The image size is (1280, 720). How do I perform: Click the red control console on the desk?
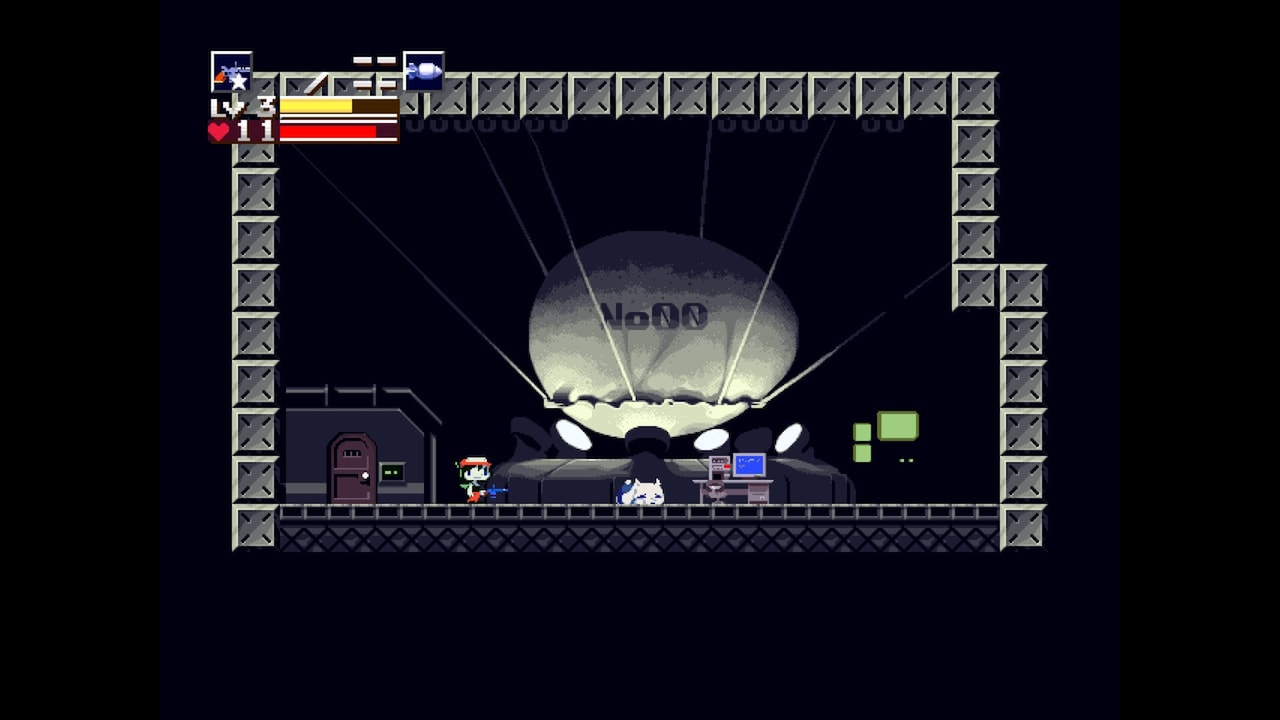pos(720,467)
